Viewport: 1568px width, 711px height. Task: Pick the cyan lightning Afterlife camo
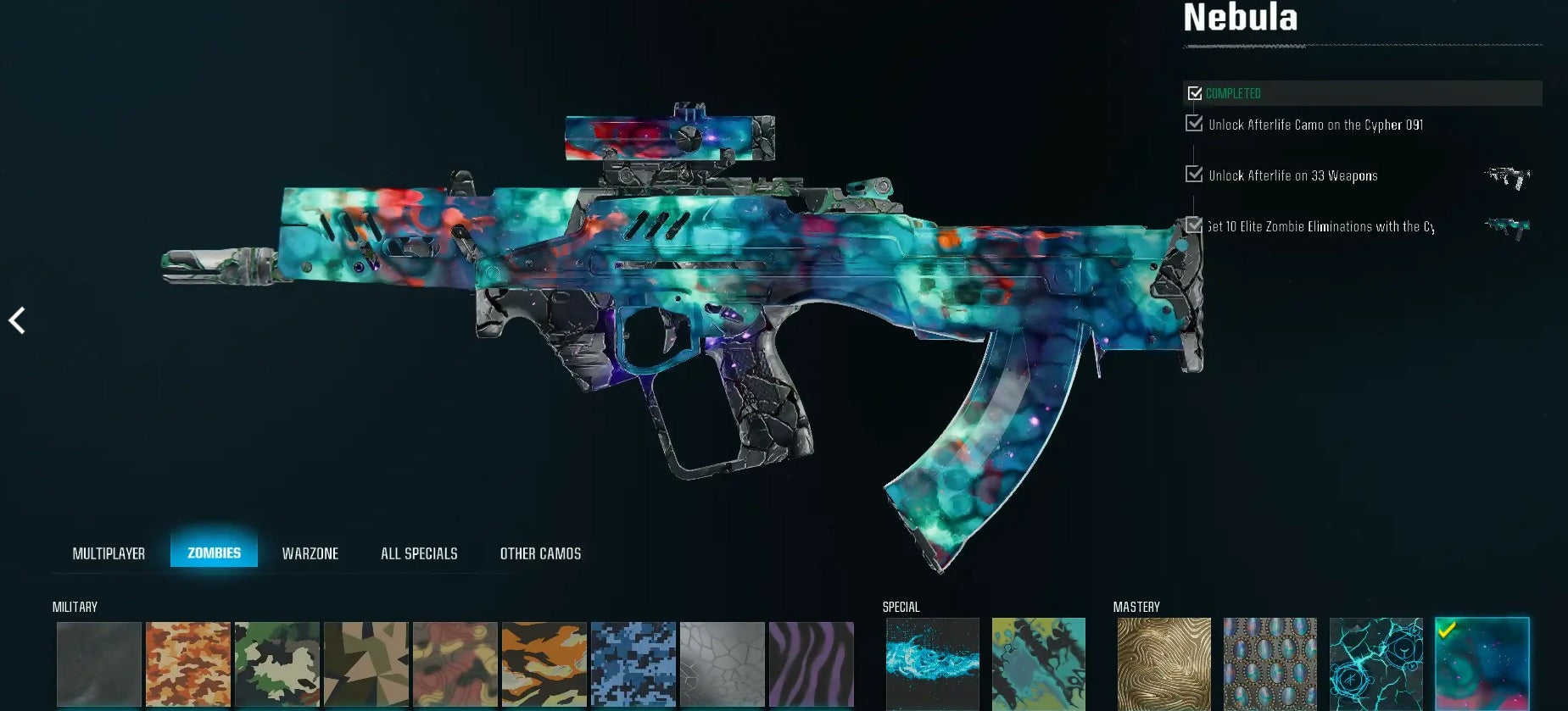[x=1375, y=664]
